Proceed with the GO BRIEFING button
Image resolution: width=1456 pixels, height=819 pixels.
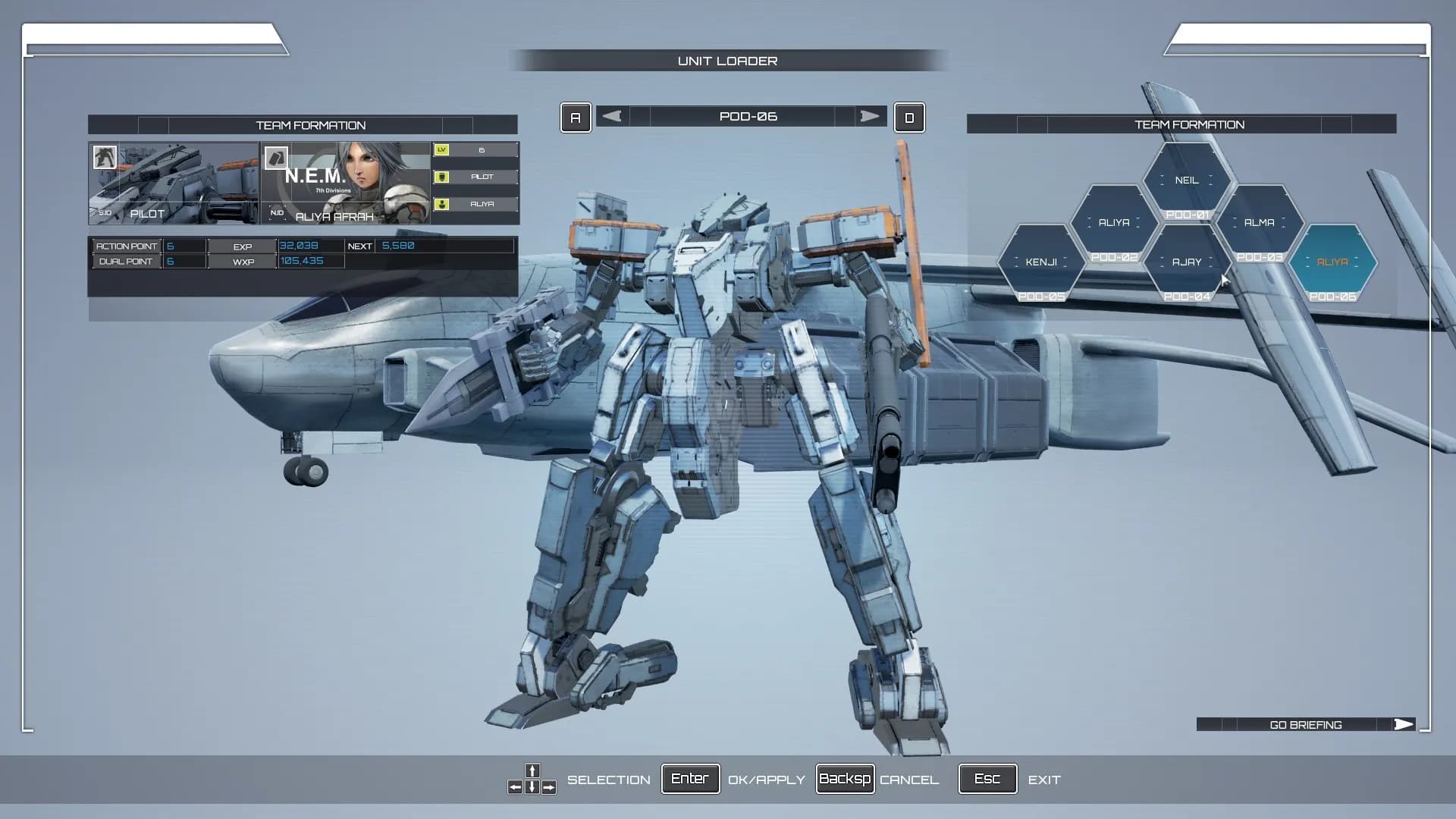(x=1306, y=725)
